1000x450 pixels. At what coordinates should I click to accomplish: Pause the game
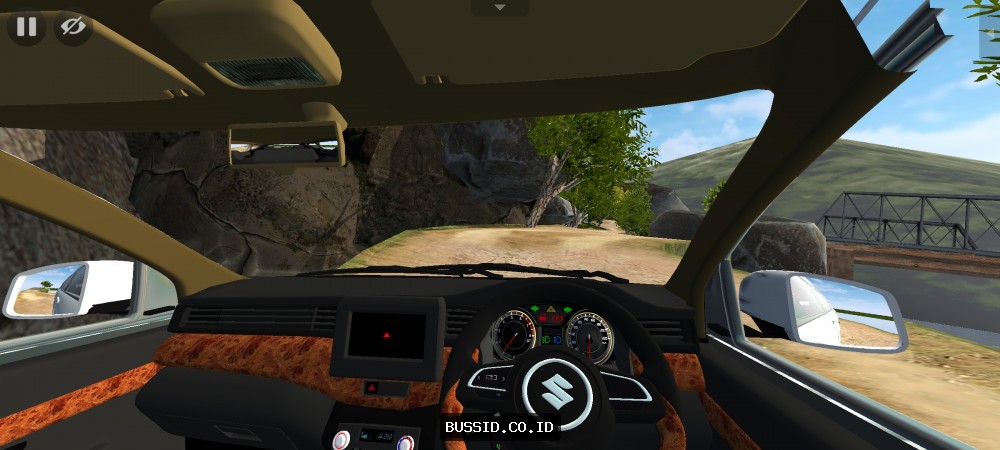coord(26,27)
